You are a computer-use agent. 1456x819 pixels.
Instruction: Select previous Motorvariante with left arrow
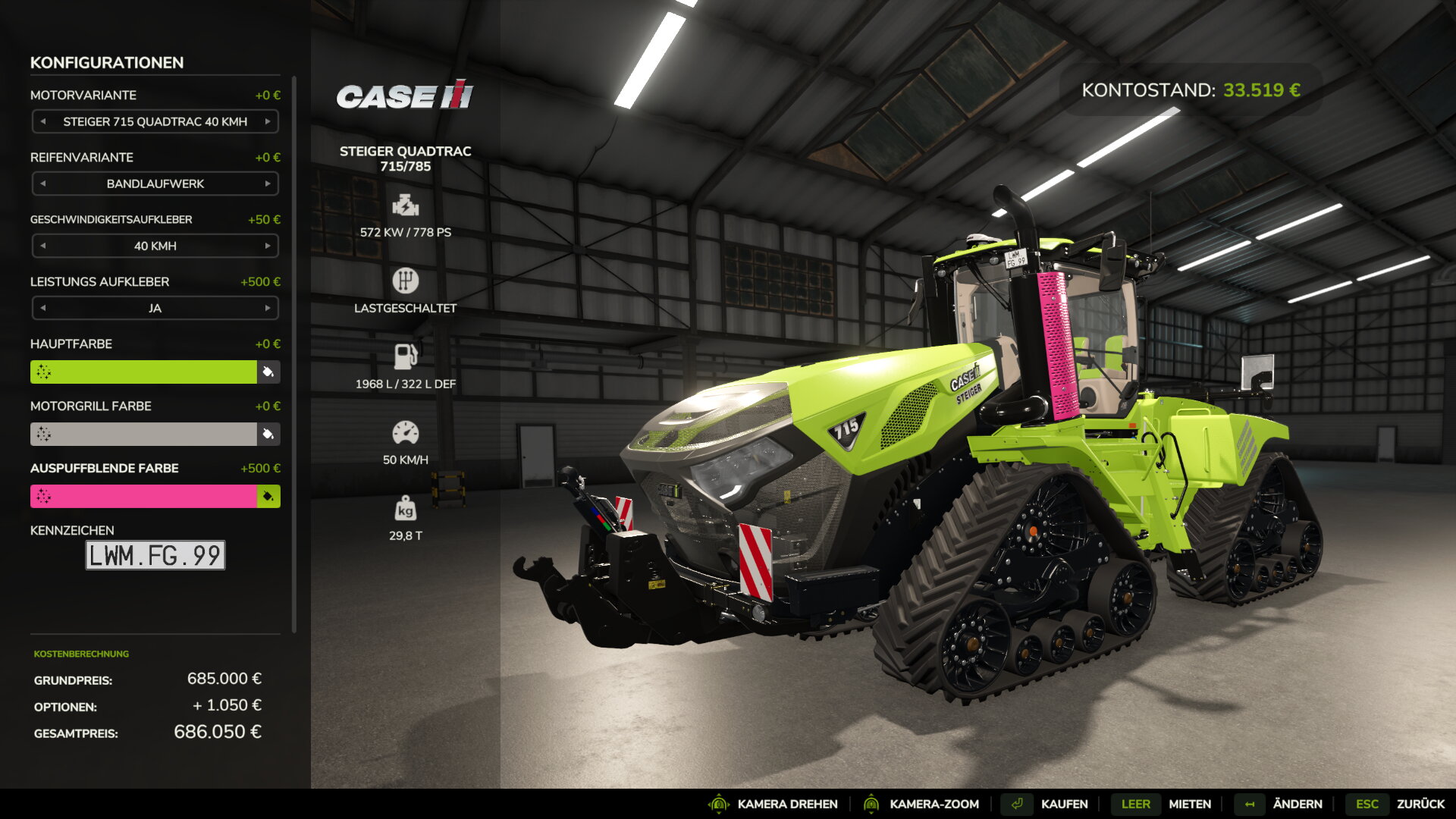[x=43, y=121]
